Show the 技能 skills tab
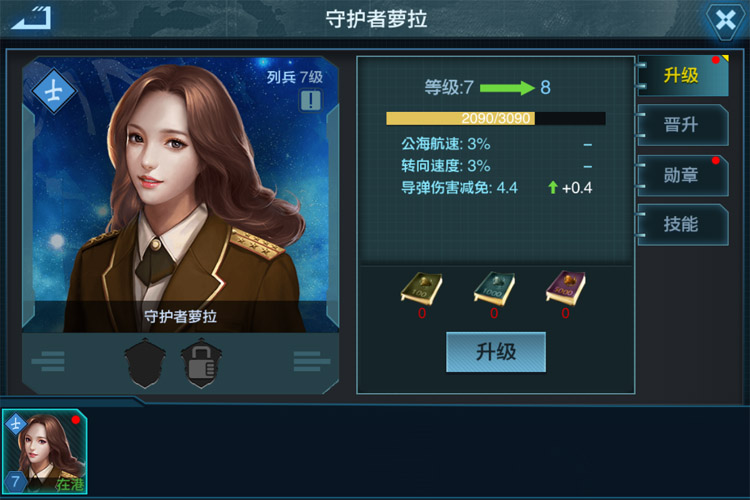750x500 pixels. (682, 224)
